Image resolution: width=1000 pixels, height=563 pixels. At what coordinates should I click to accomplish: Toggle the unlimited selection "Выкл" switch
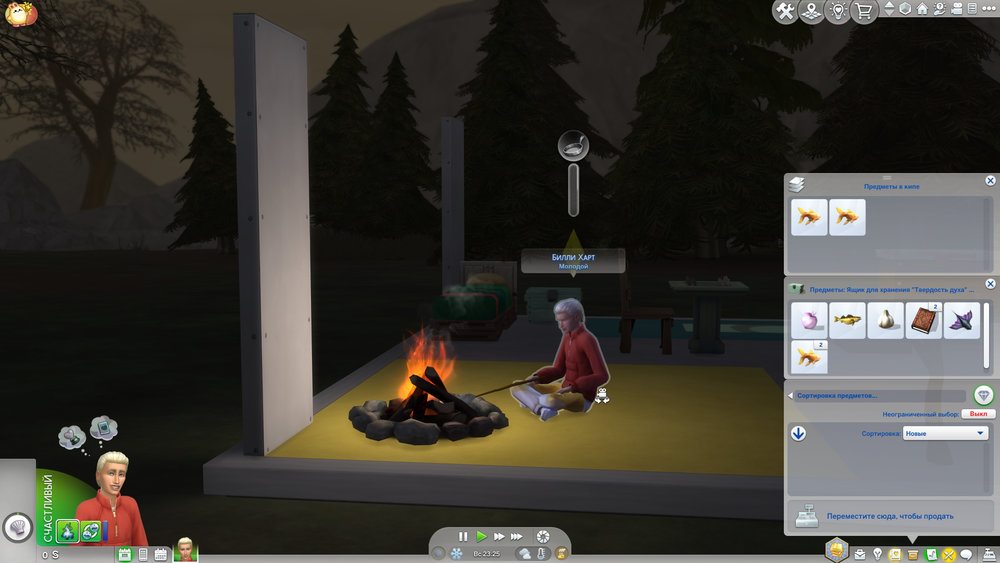979,413
